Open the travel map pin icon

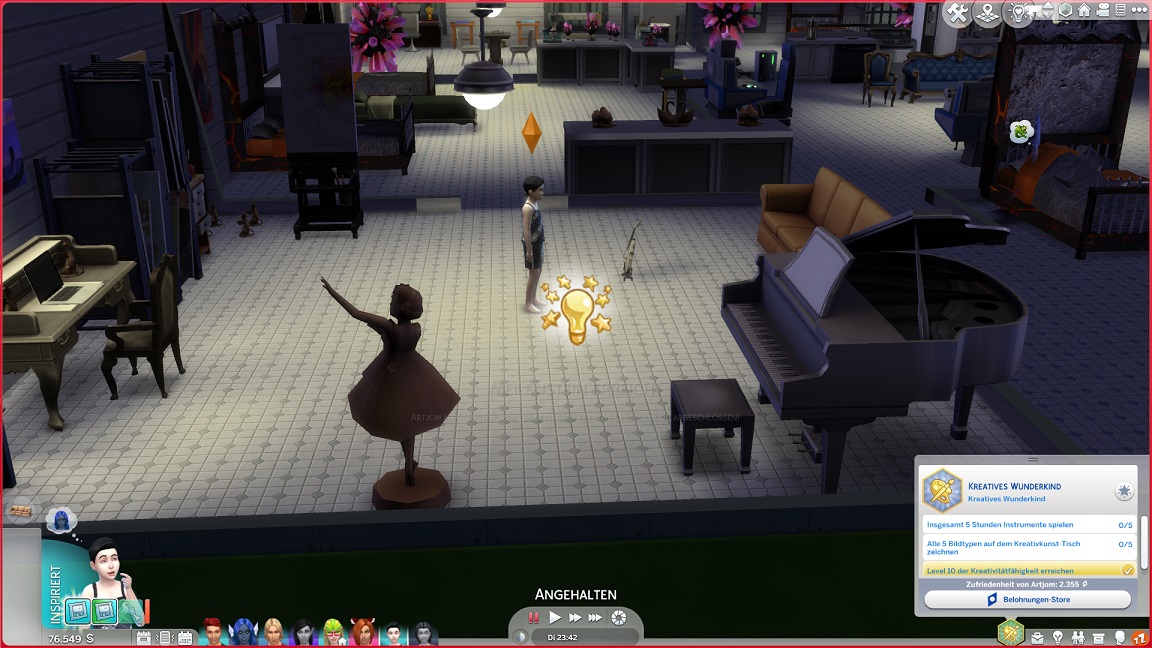pos(989,13)
